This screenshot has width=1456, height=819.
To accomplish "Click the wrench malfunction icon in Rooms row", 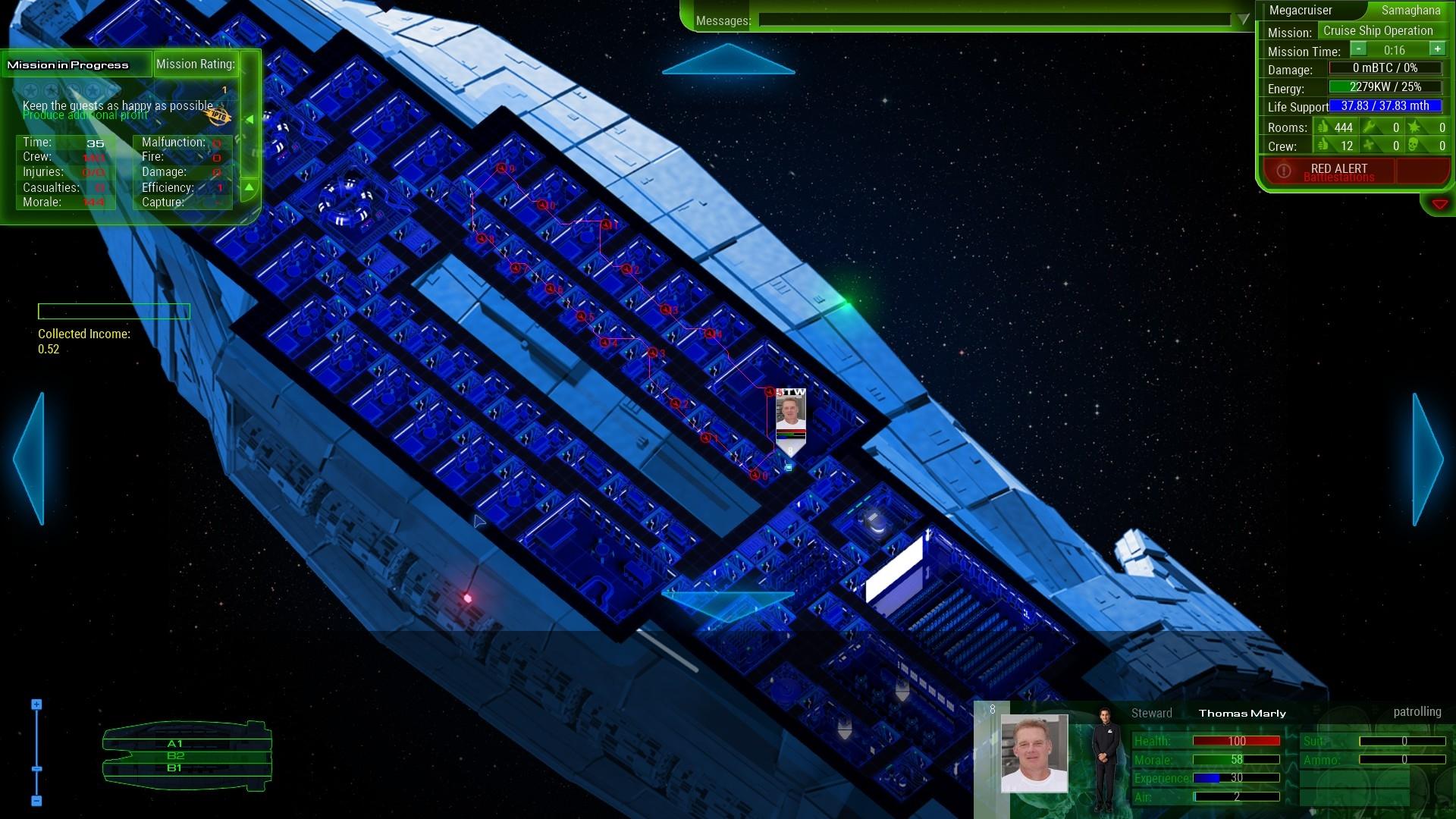I will [x=1370, y=127].
